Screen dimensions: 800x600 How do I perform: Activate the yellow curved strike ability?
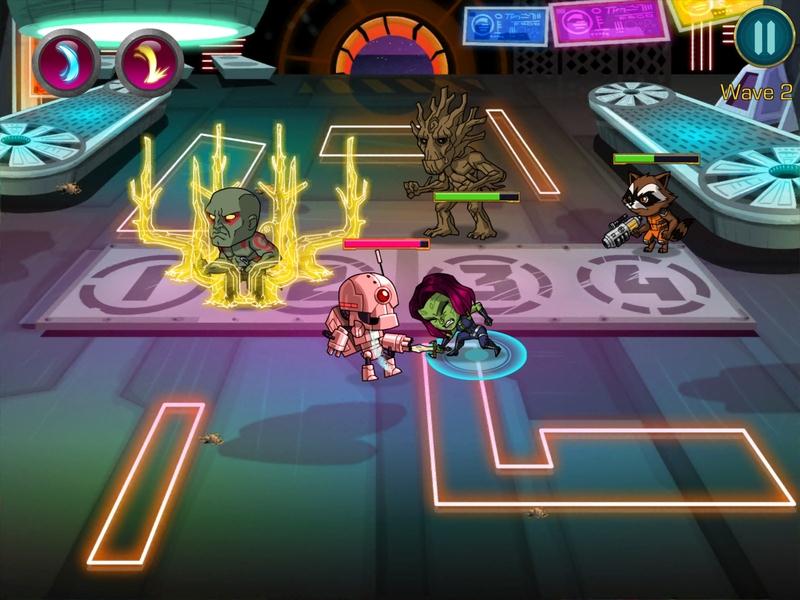tap(148, 60)
